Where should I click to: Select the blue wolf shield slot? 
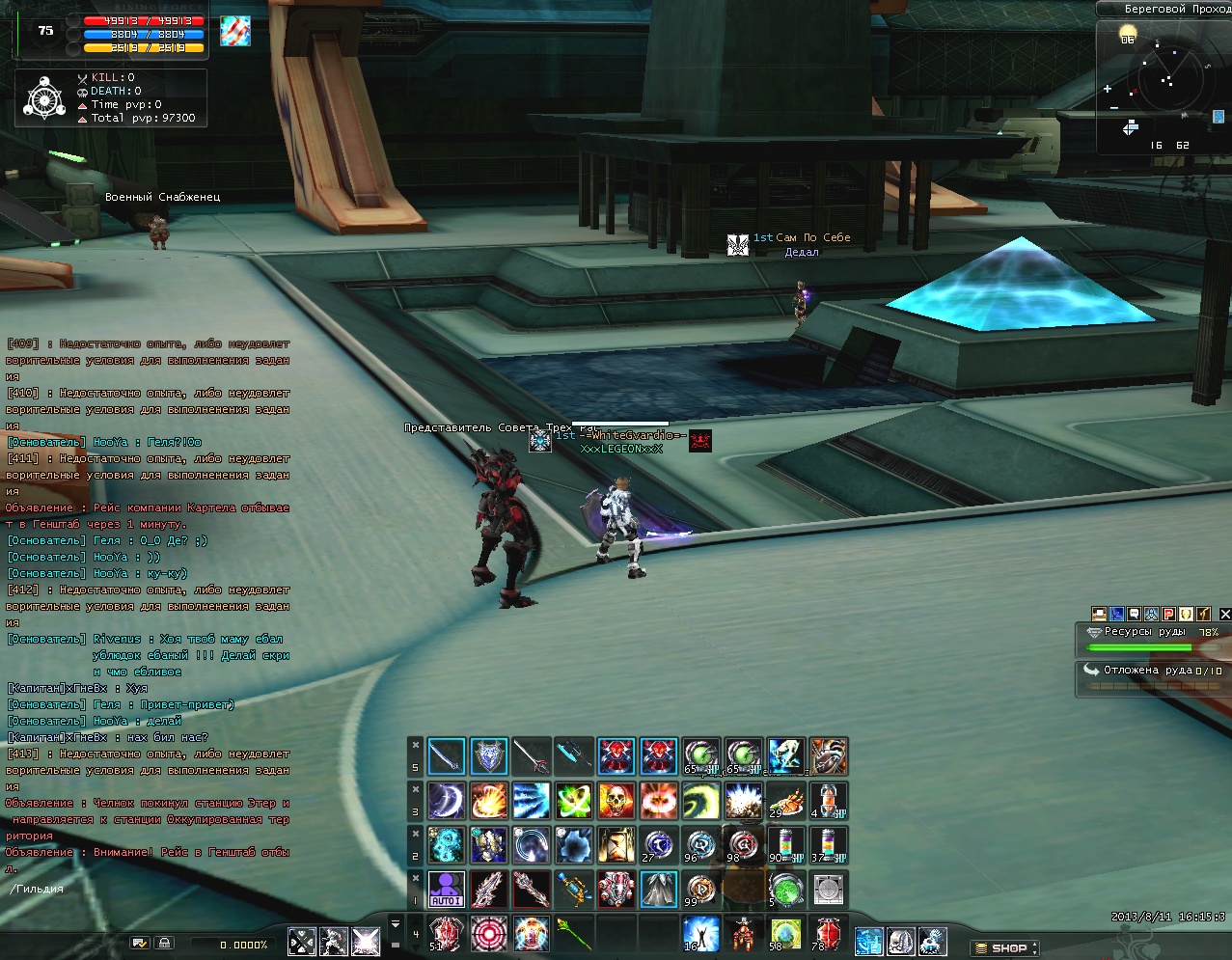489,756
